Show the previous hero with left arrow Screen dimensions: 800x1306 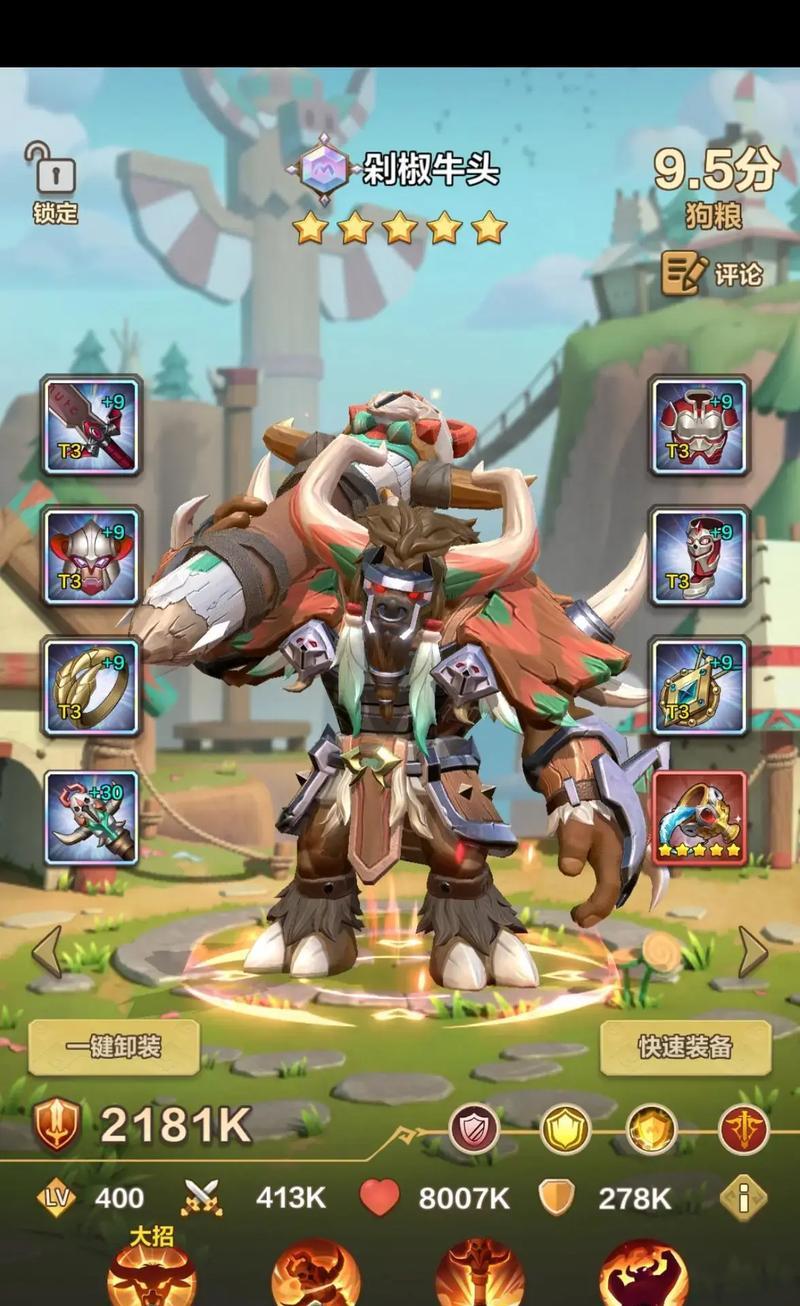(46, 951)
